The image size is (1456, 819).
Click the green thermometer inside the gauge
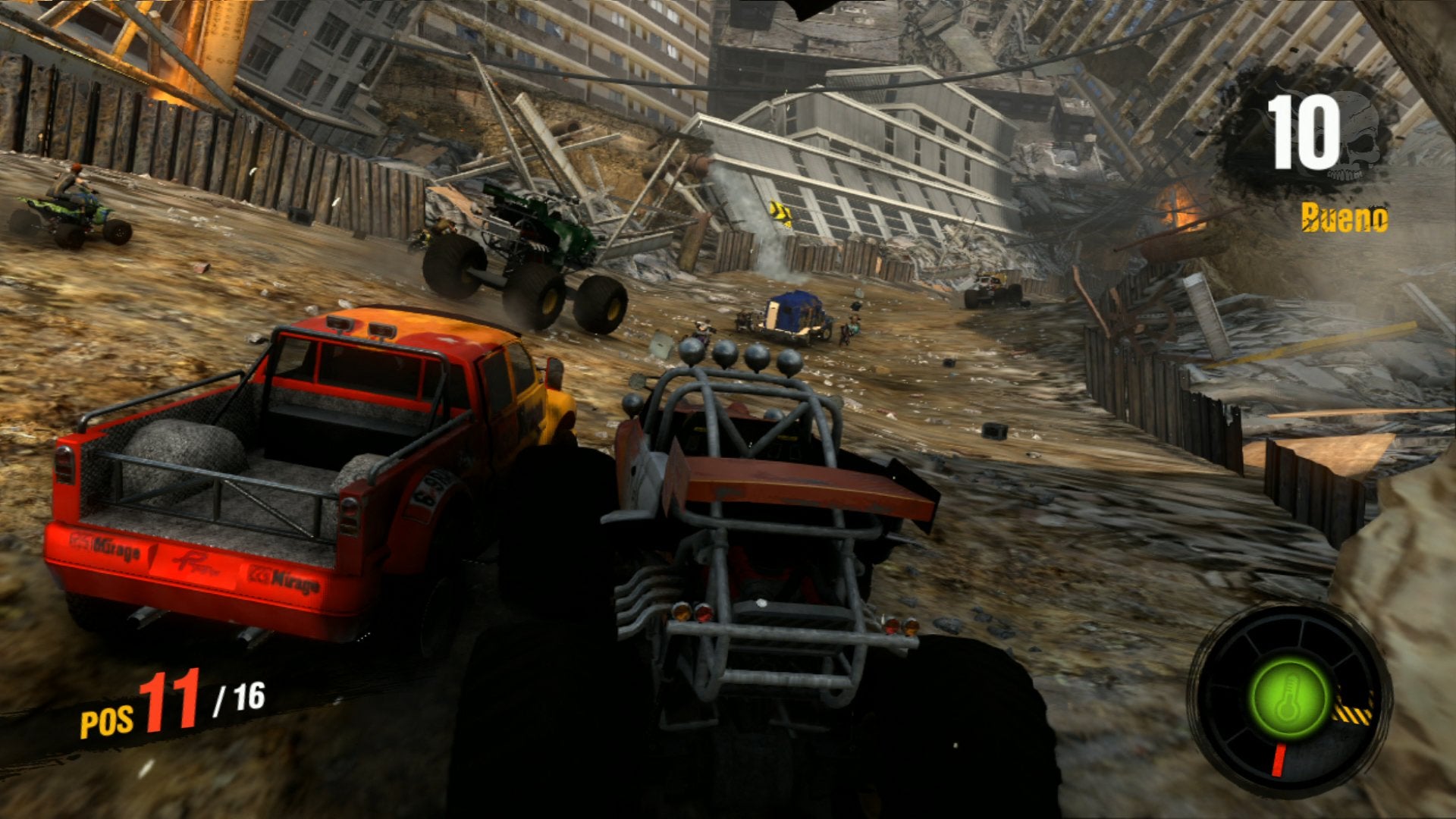pos(1289,696)
